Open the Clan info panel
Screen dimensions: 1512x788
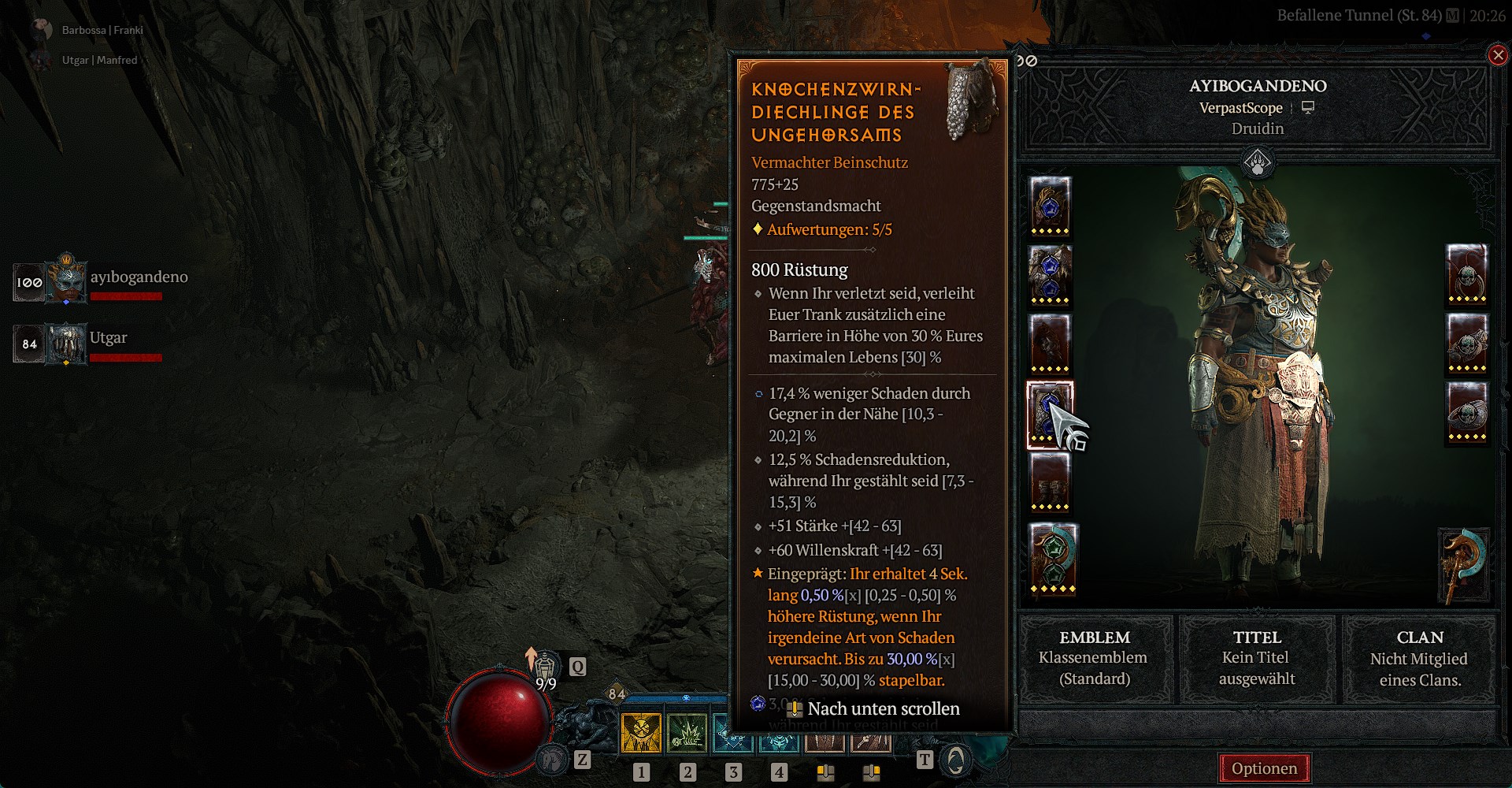coord(1419,658)
